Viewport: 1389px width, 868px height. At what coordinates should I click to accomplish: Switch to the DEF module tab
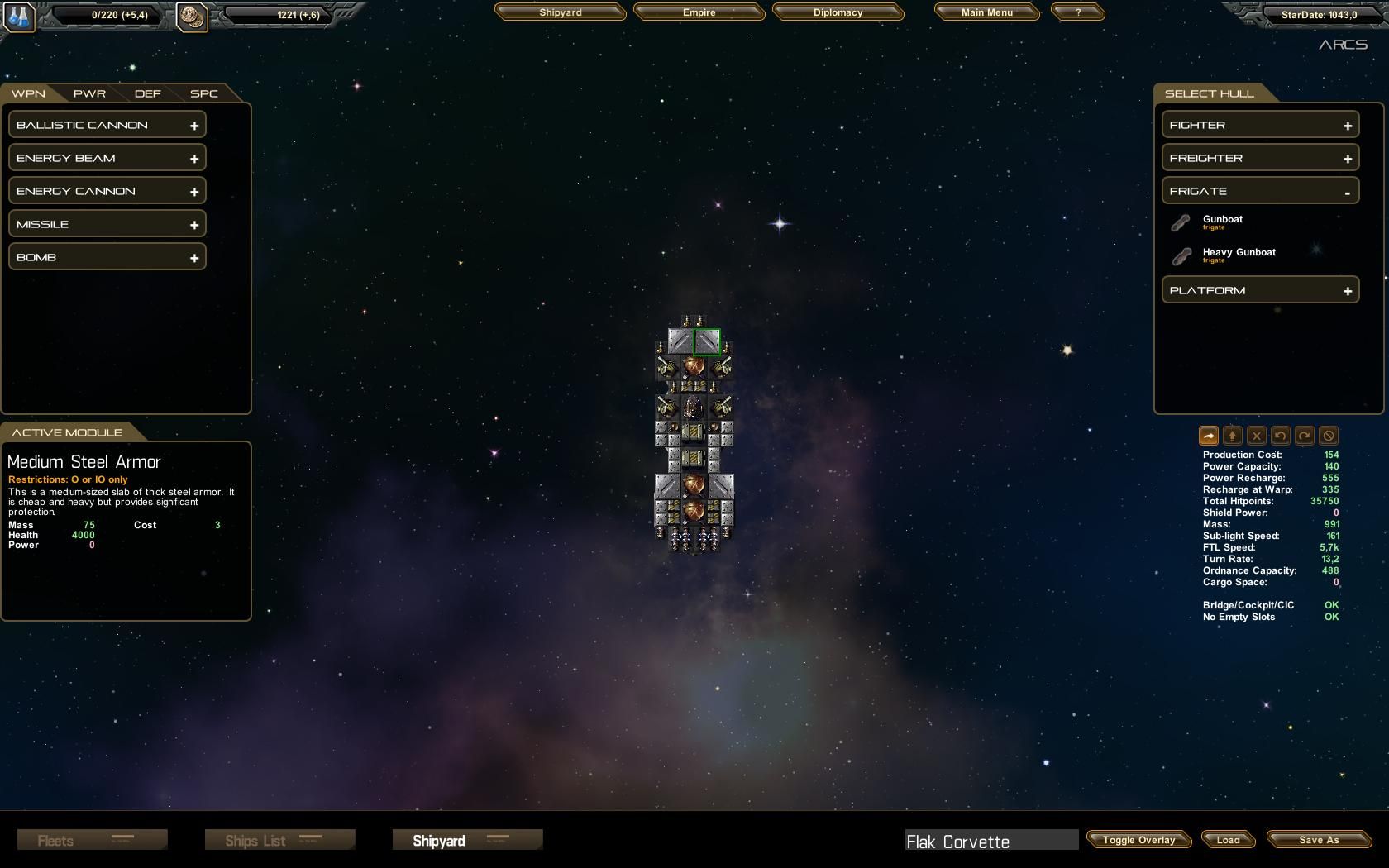click(147, 93)
